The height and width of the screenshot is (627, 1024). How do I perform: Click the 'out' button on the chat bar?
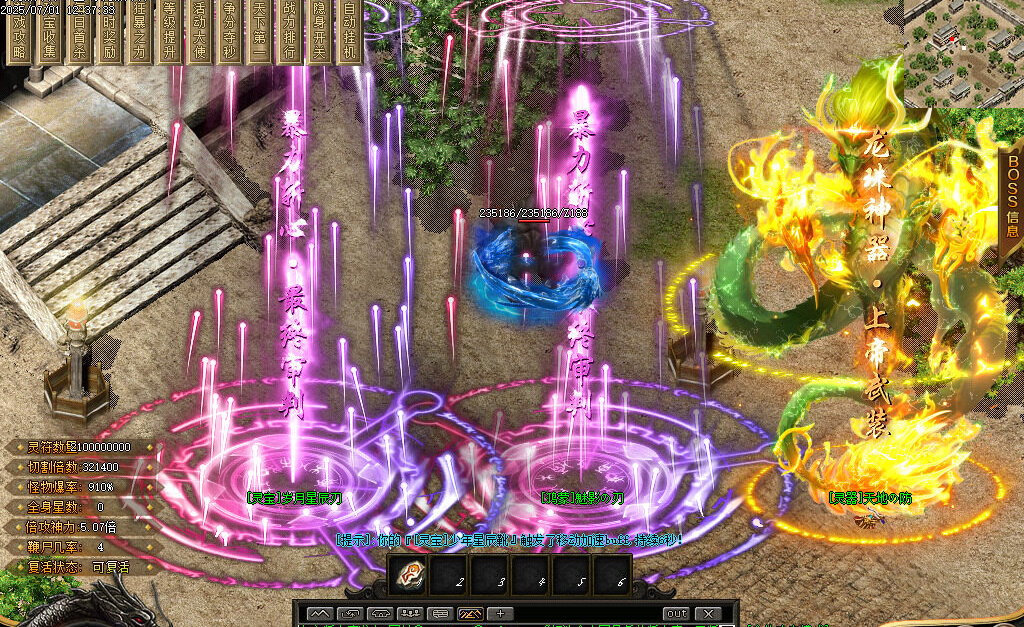tap(676, 613)
